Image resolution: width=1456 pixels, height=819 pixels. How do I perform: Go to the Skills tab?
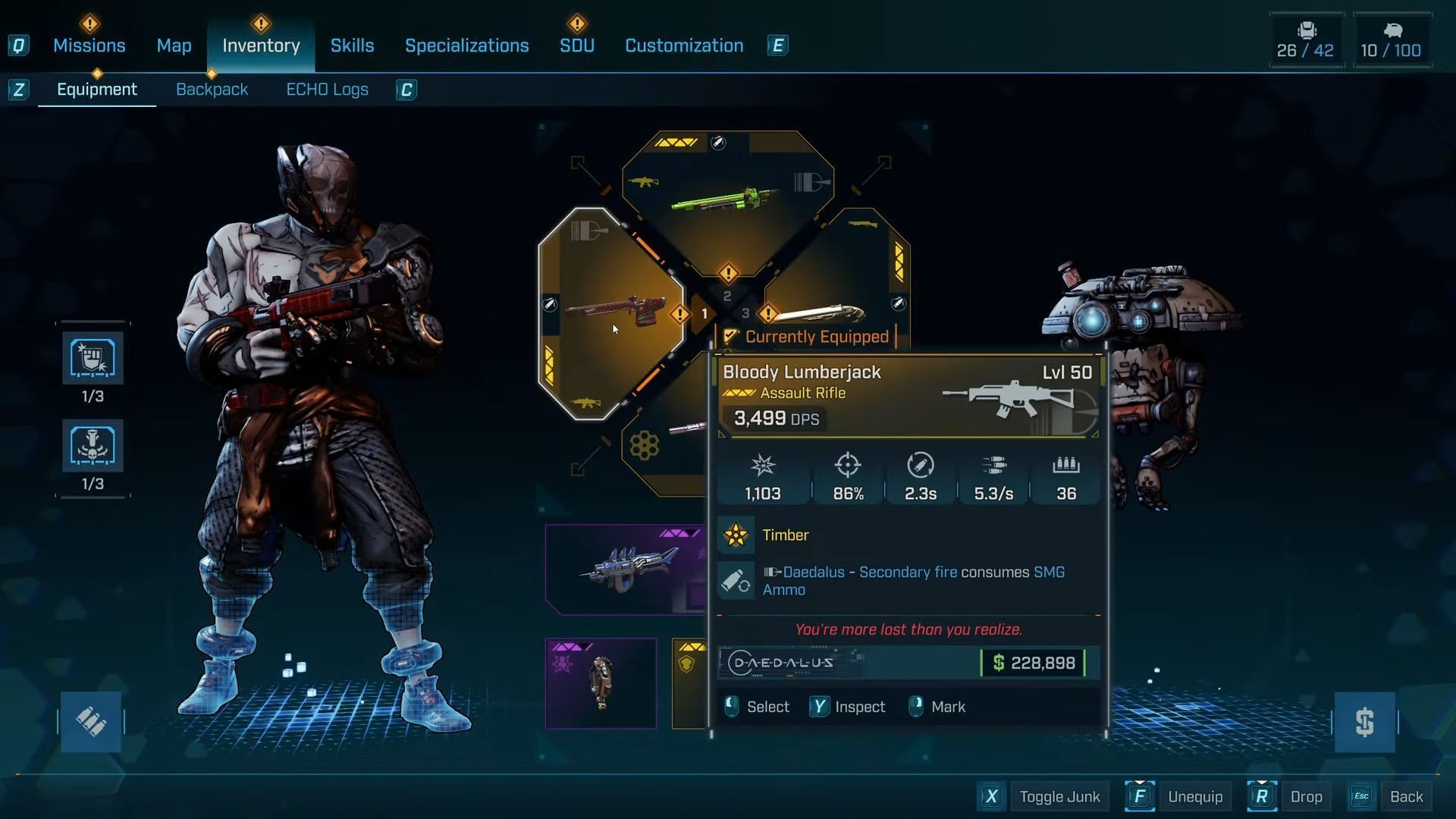pos(352,45)
